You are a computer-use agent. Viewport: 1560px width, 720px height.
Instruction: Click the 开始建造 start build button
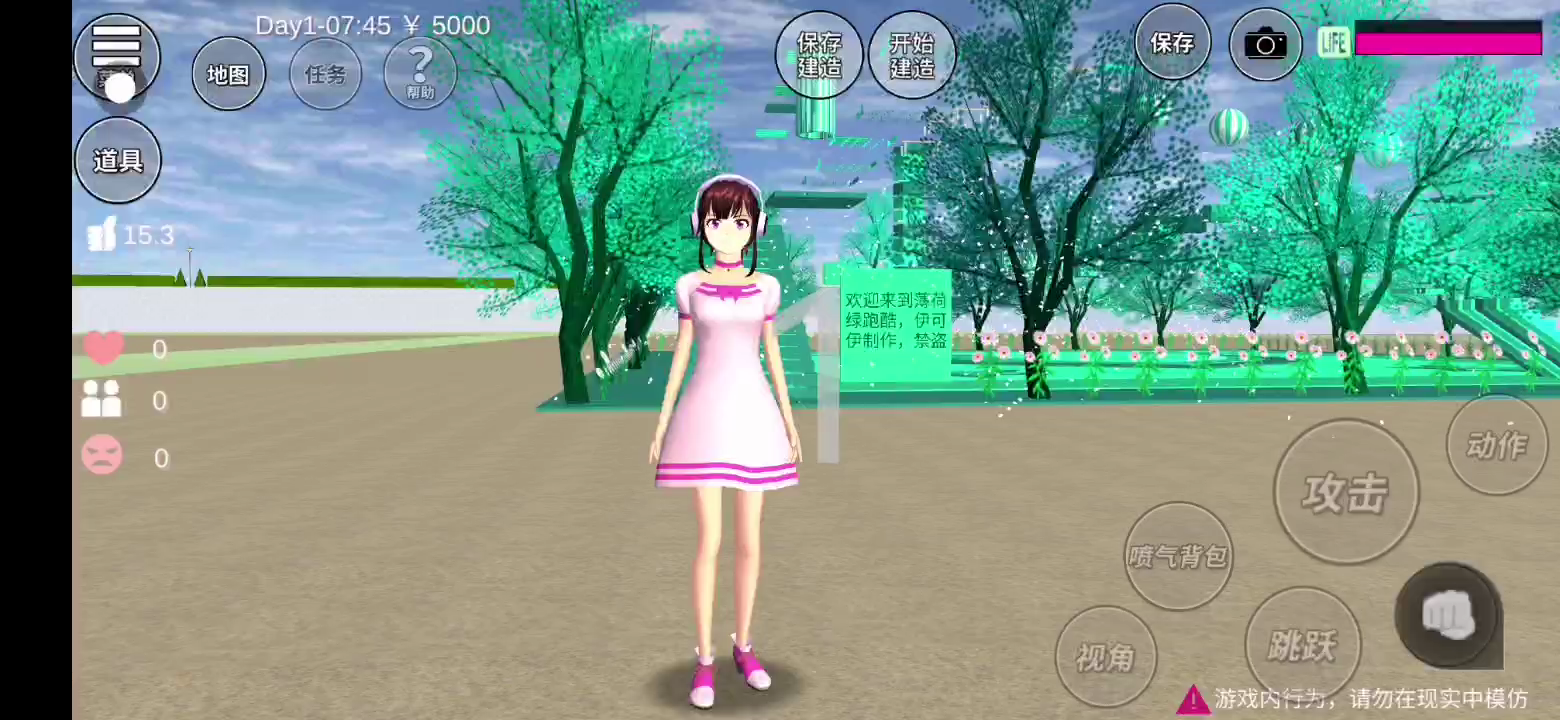click(911, 55)
